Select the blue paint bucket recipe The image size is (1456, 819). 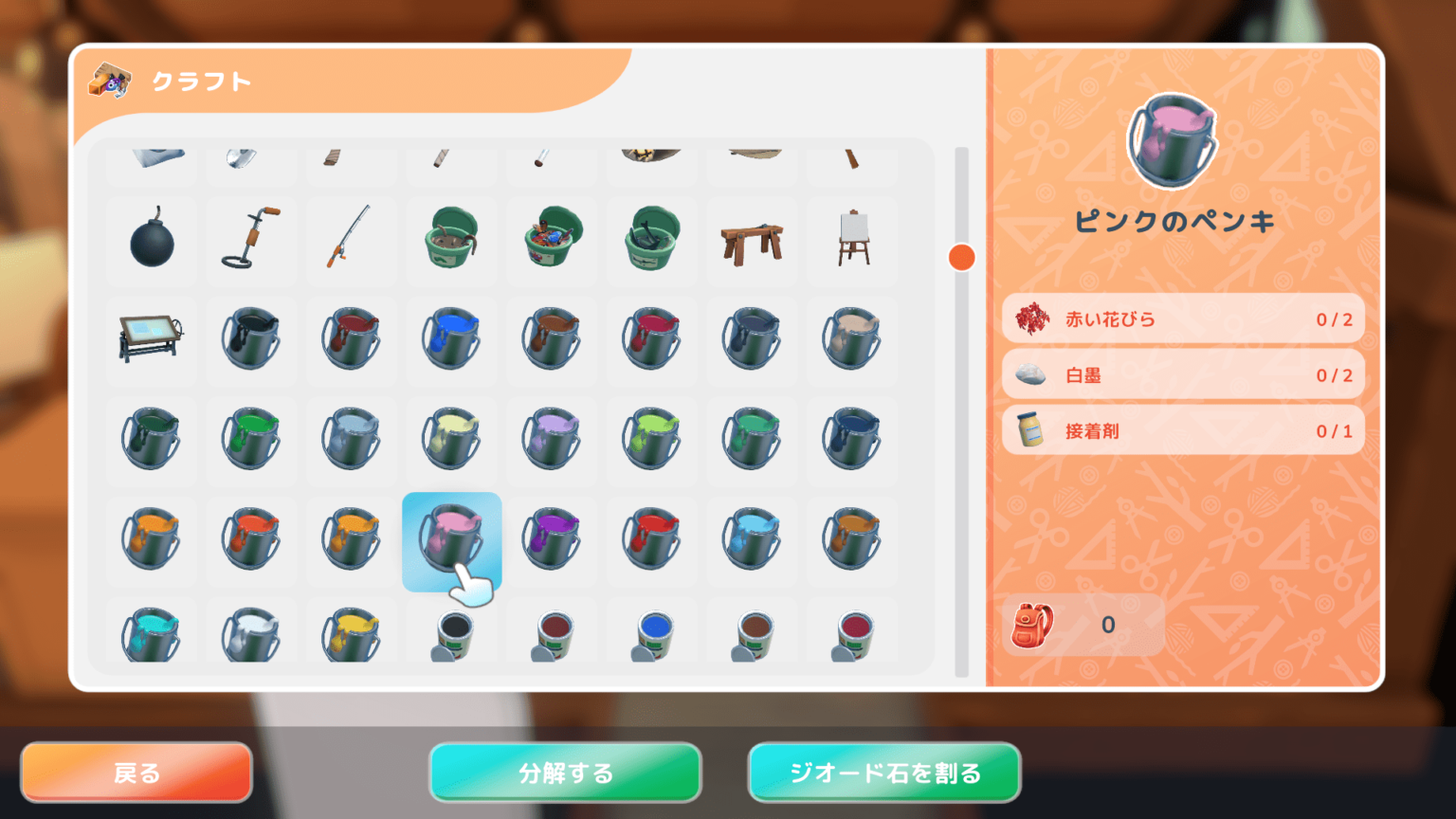(x=451, y=340)
